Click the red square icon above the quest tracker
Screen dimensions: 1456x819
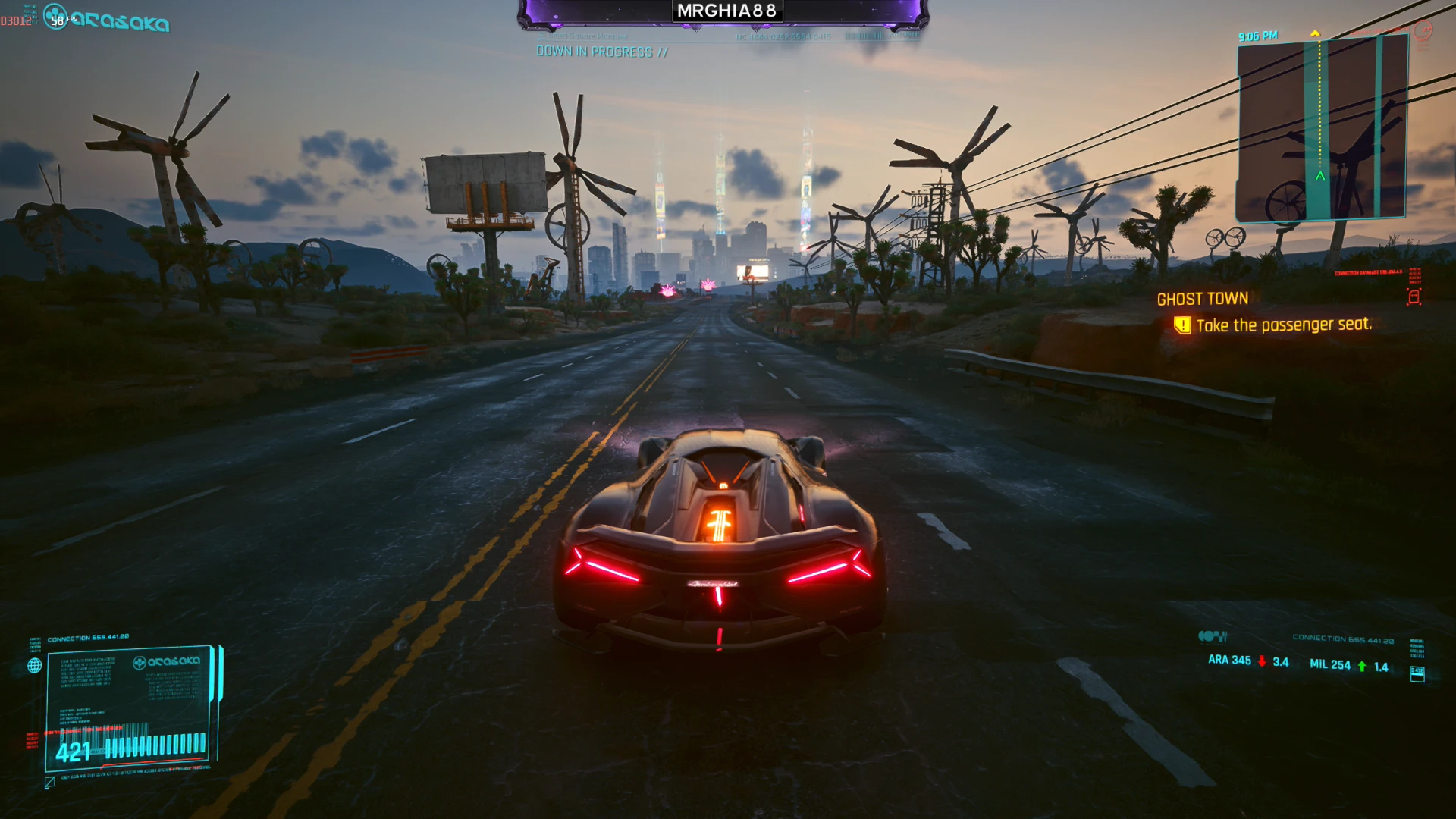pyautogui.click(x=1414, y=297)
